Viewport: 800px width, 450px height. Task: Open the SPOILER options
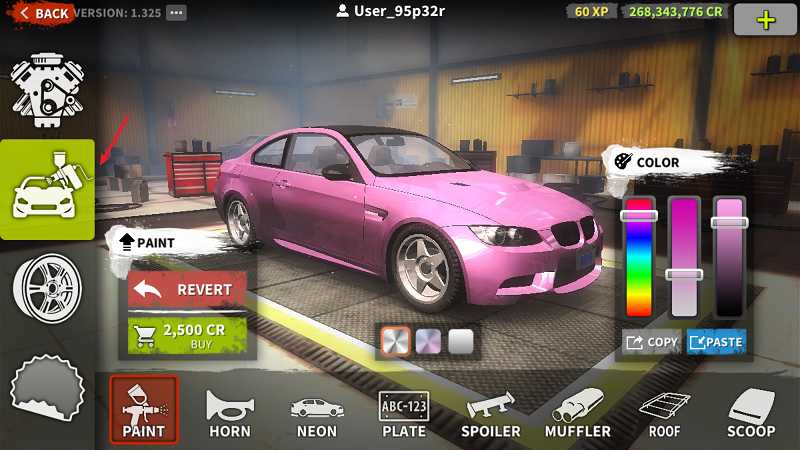tap(490, 410)
